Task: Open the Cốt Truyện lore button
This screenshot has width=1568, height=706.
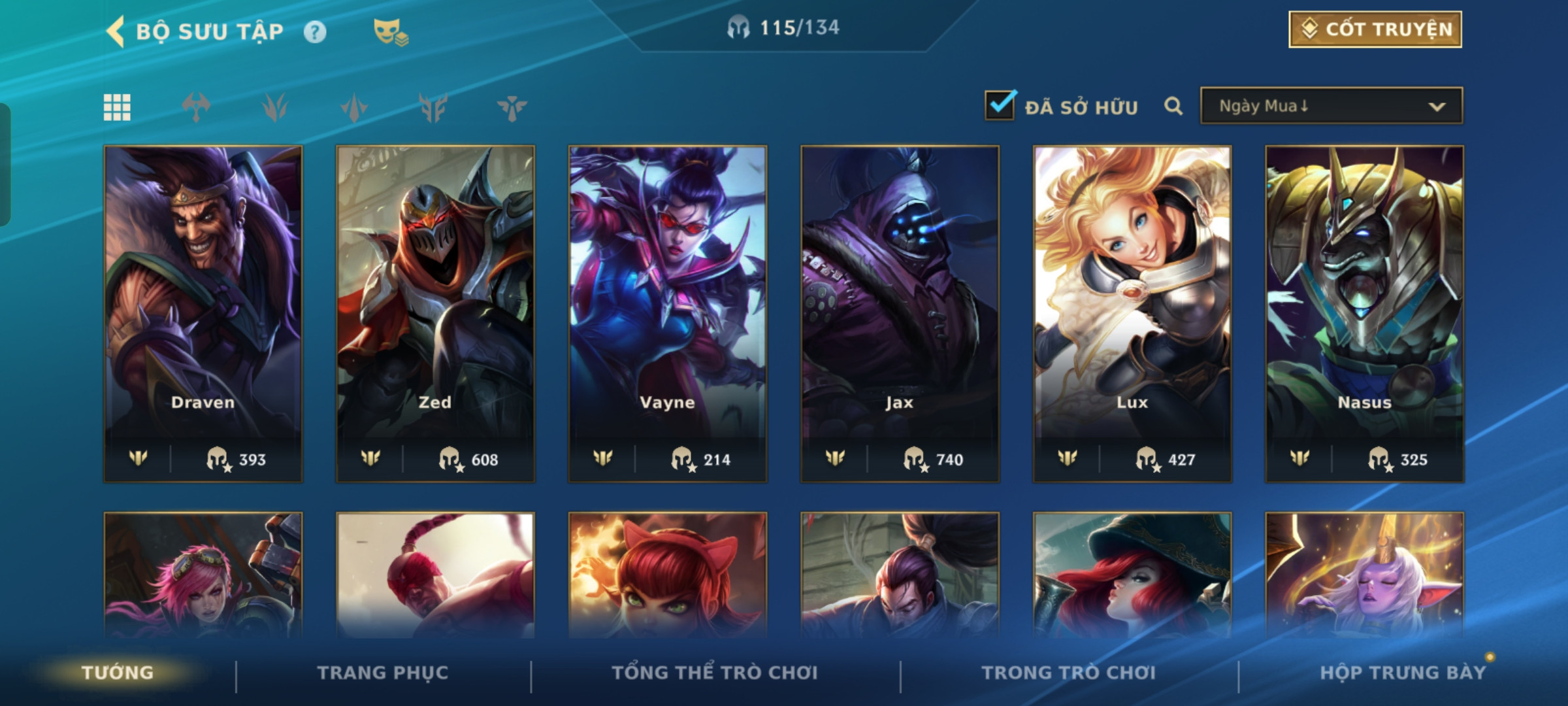Action: pos(1375,29)
